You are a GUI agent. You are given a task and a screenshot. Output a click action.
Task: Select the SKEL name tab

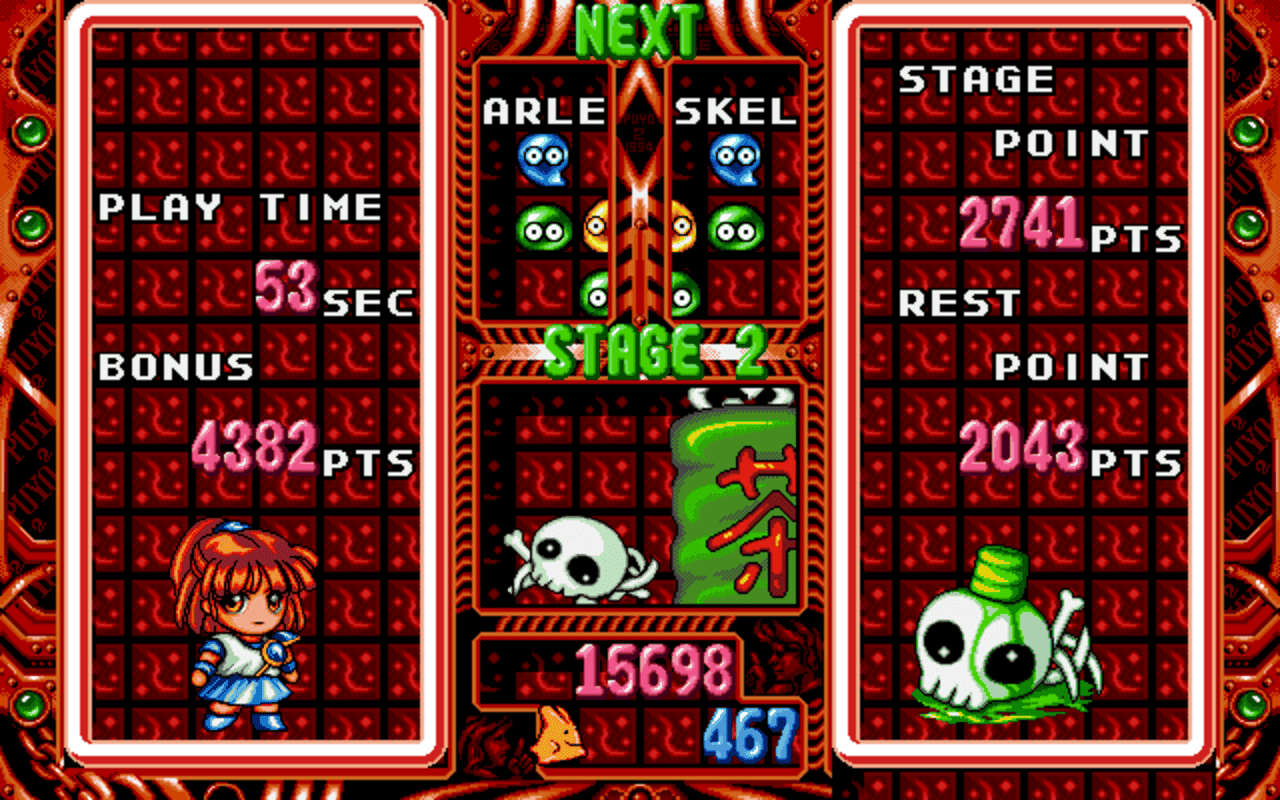pyautogui.click(x=735, y=112)
